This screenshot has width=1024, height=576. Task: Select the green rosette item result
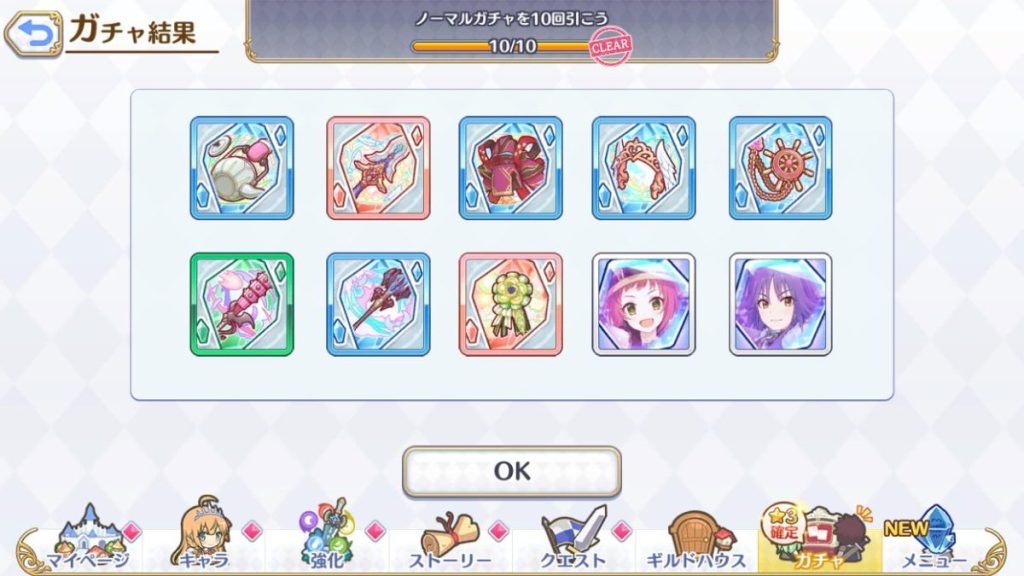511,304
